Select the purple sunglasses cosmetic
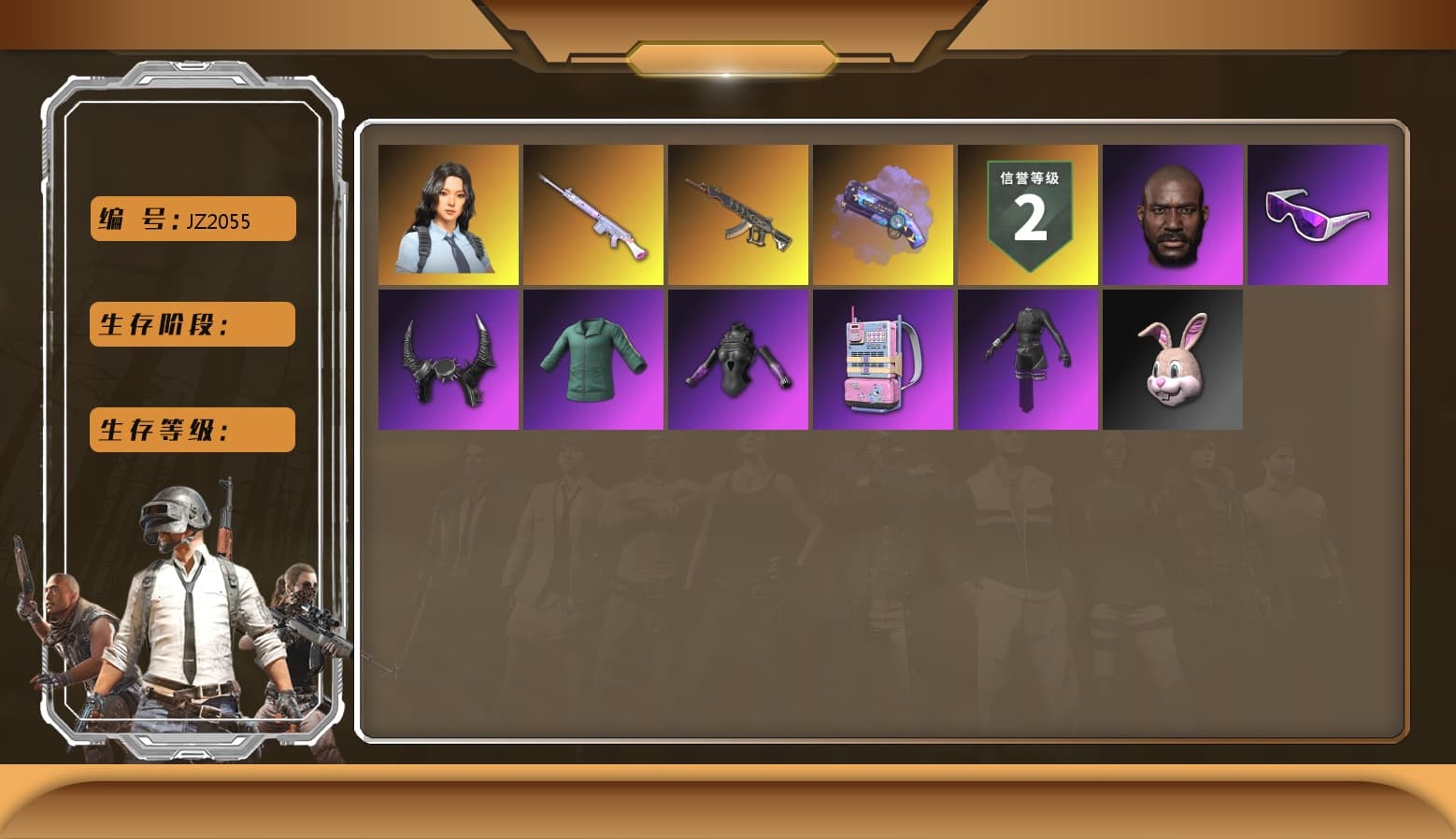Image resolution: width=1456 pixels, height=839 pixels. (1318, 214)
